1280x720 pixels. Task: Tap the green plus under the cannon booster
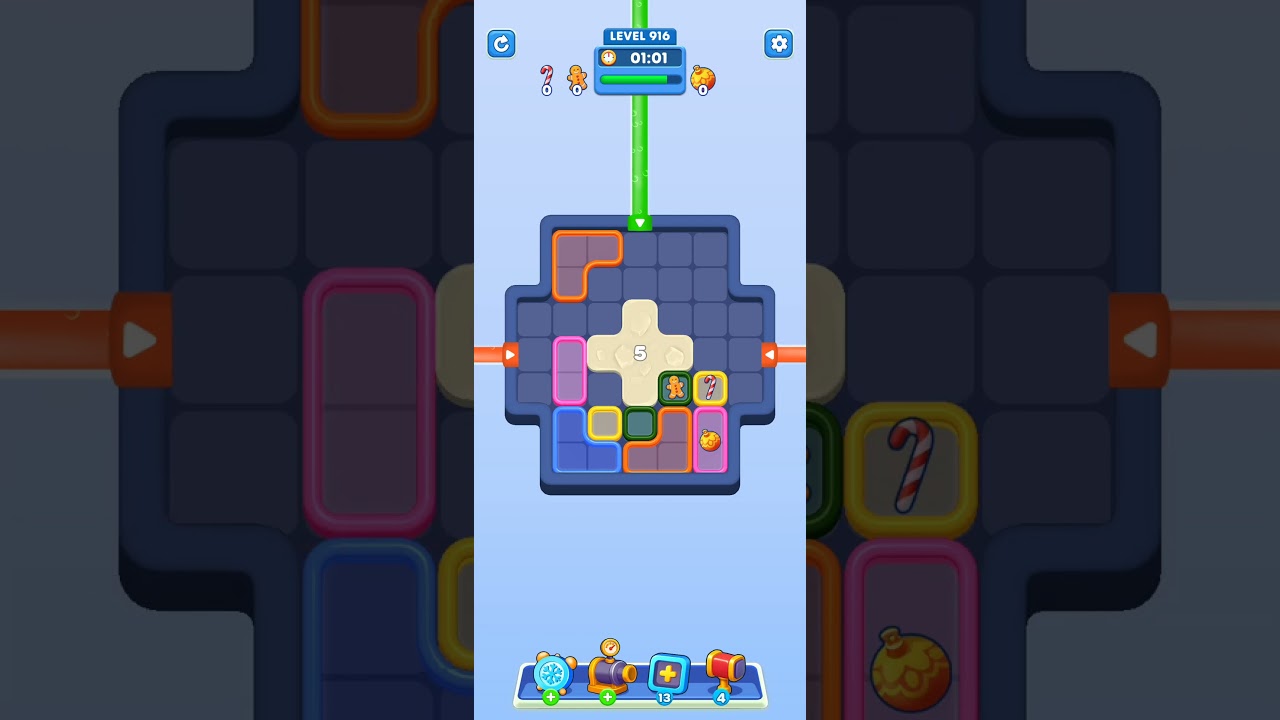pos(606,695)
